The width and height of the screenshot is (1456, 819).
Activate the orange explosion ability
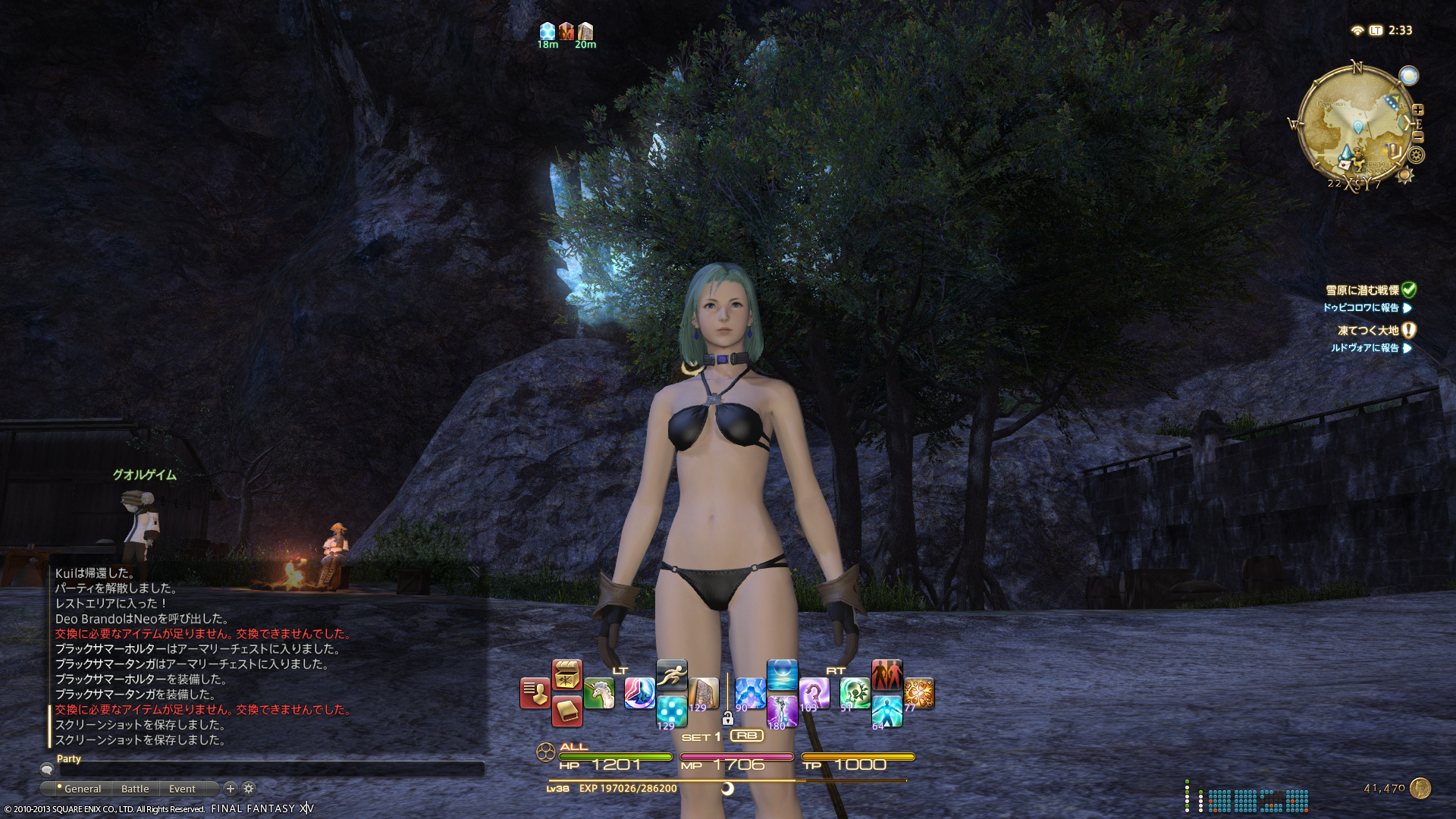[x=918, y=693]
